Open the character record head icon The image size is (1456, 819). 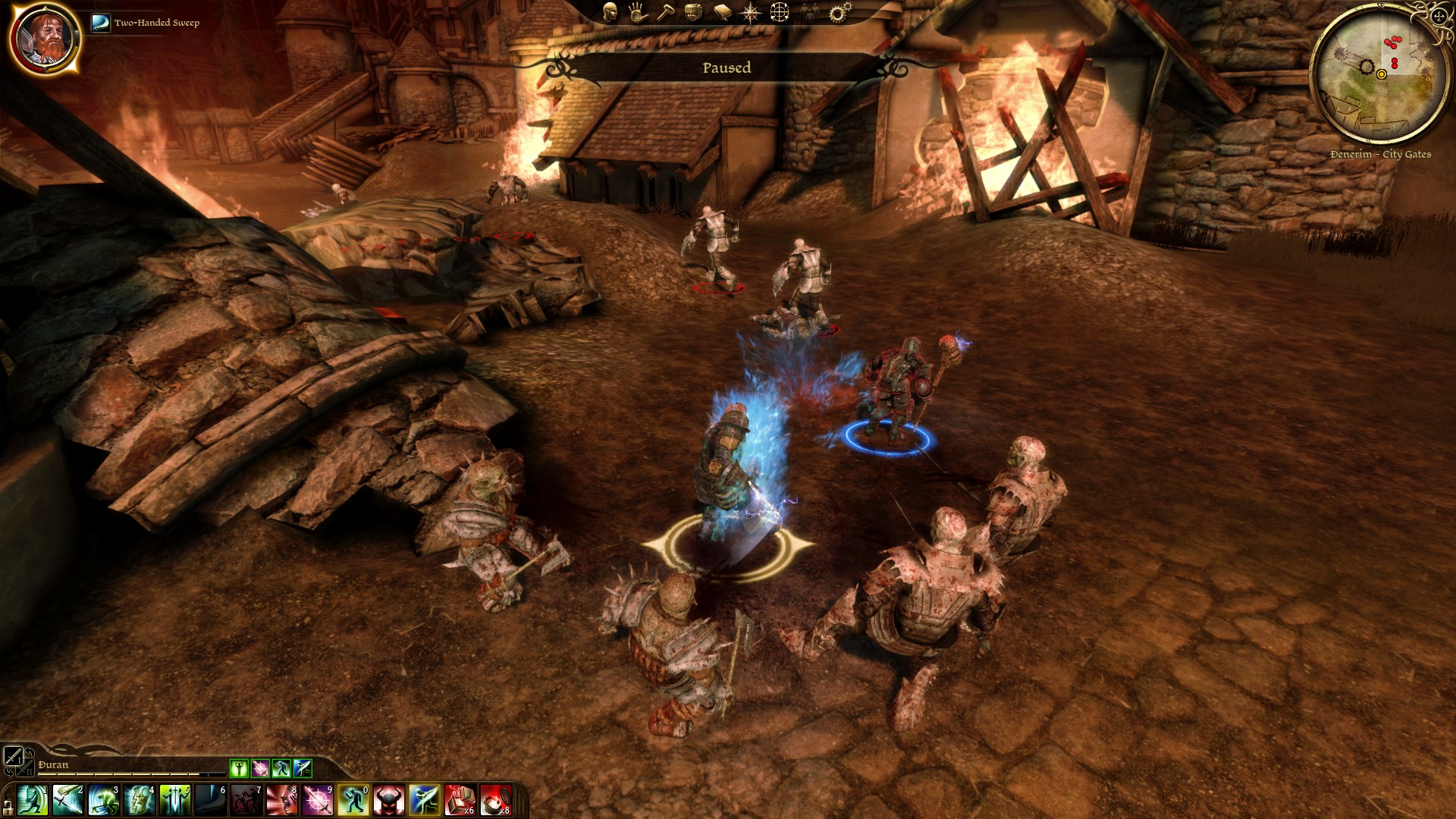click(610, 12)
